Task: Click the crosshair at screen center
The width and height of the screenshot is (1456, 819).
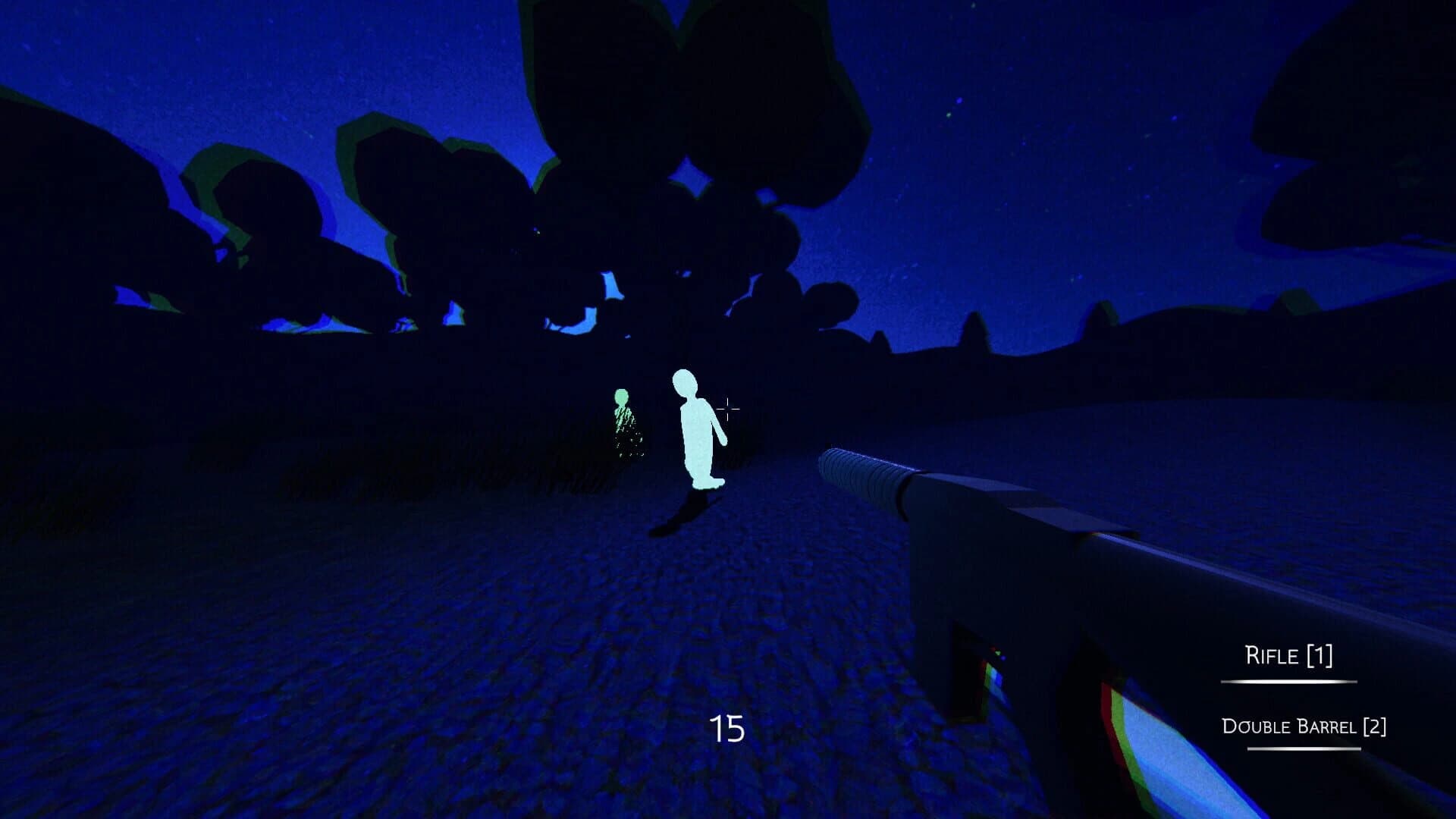Action: (726, 409)
